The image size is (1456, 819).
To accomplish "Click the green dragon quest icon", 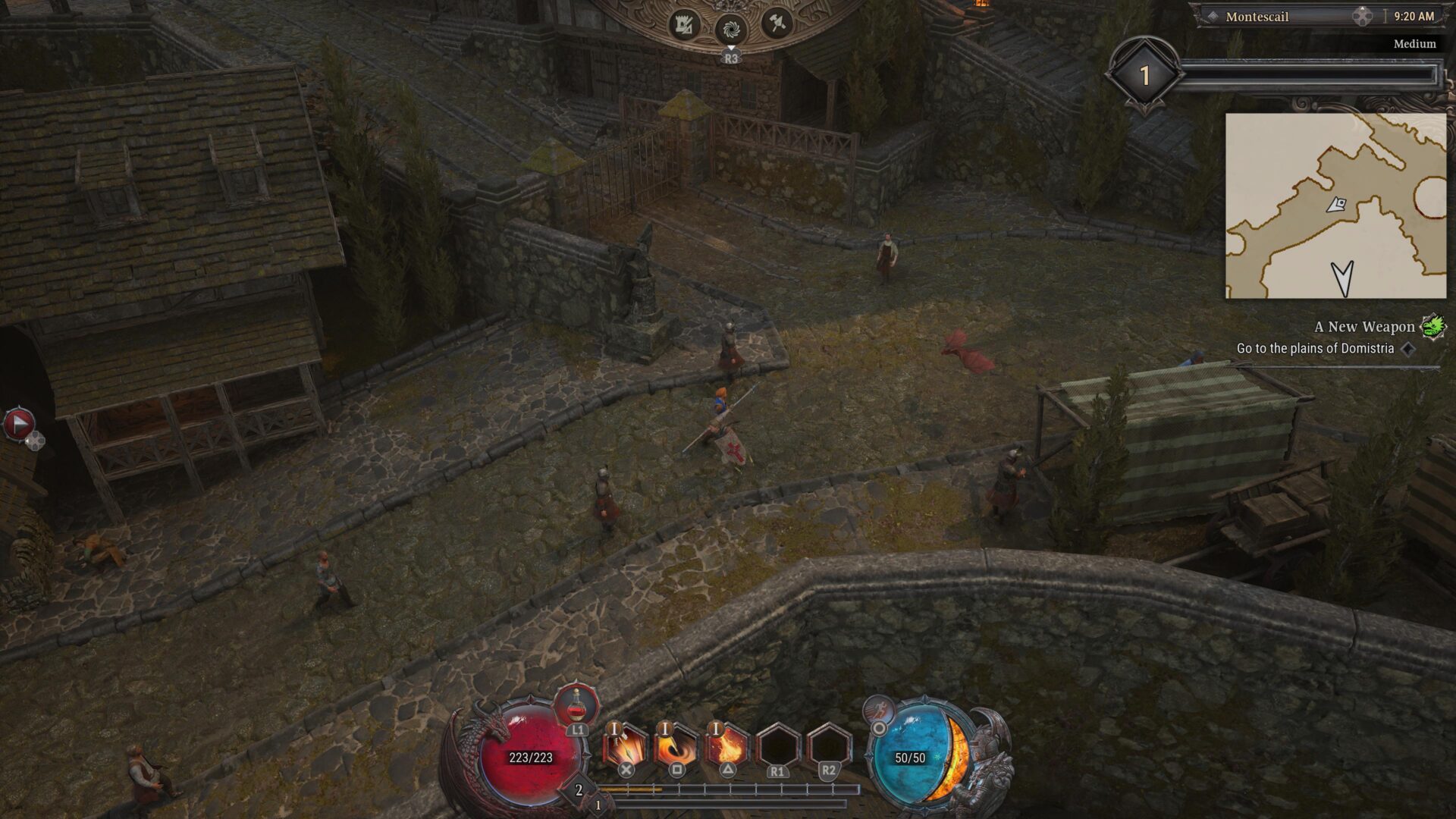I will (1432, 327).
